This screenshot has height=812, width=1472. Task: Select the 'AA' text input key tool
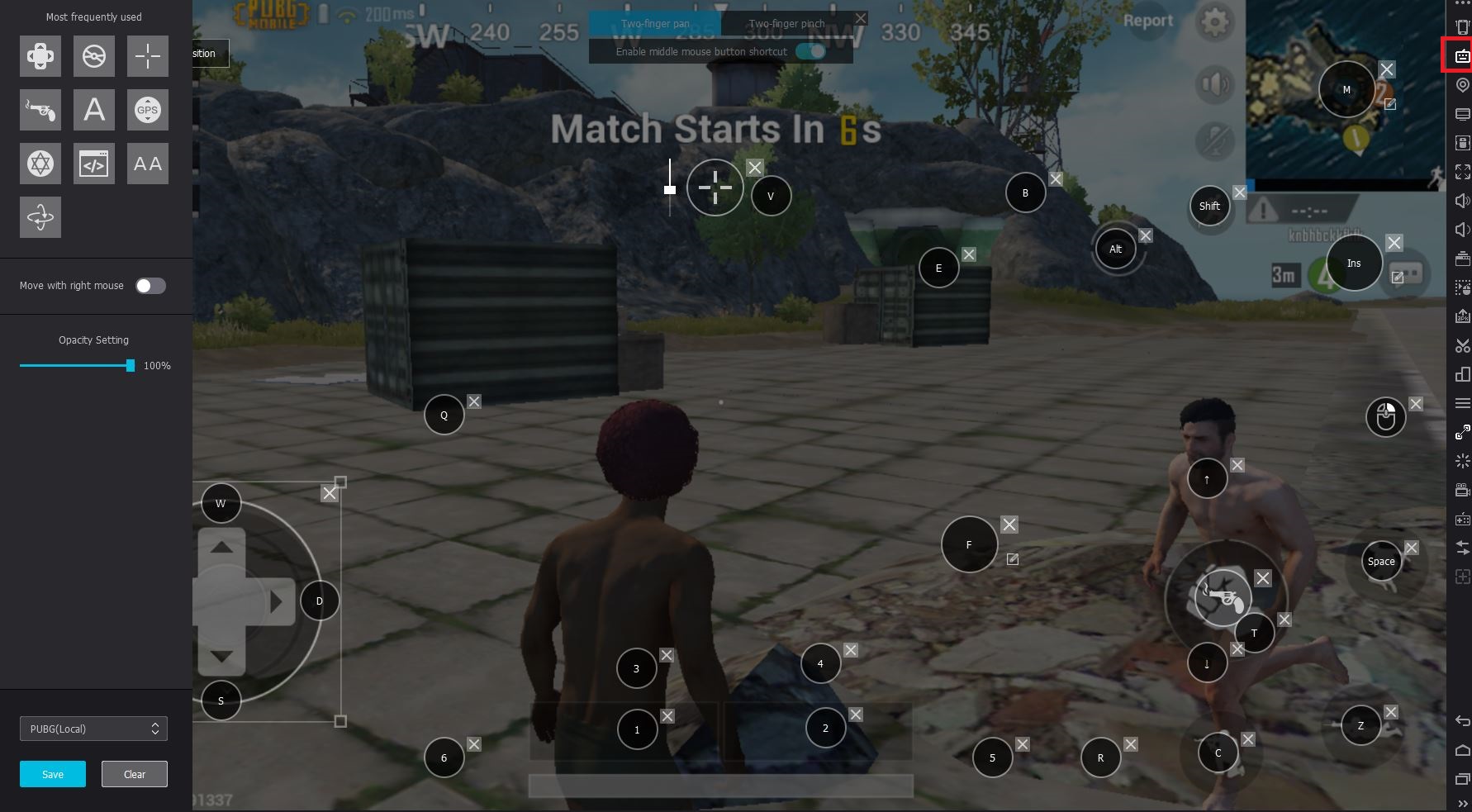point(147,164)
